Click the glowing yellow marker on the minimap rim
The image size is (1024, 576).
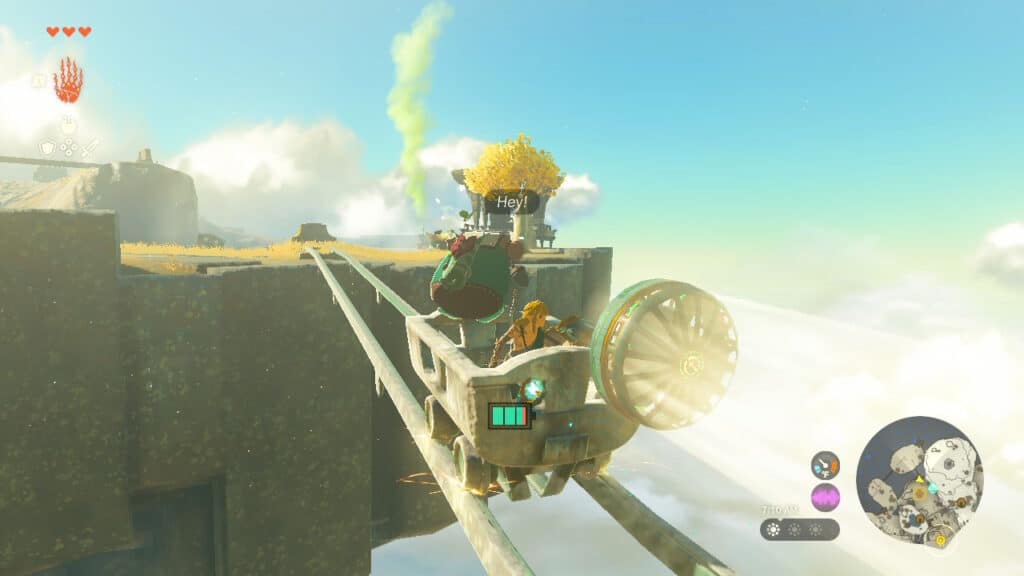coord(940,540)
